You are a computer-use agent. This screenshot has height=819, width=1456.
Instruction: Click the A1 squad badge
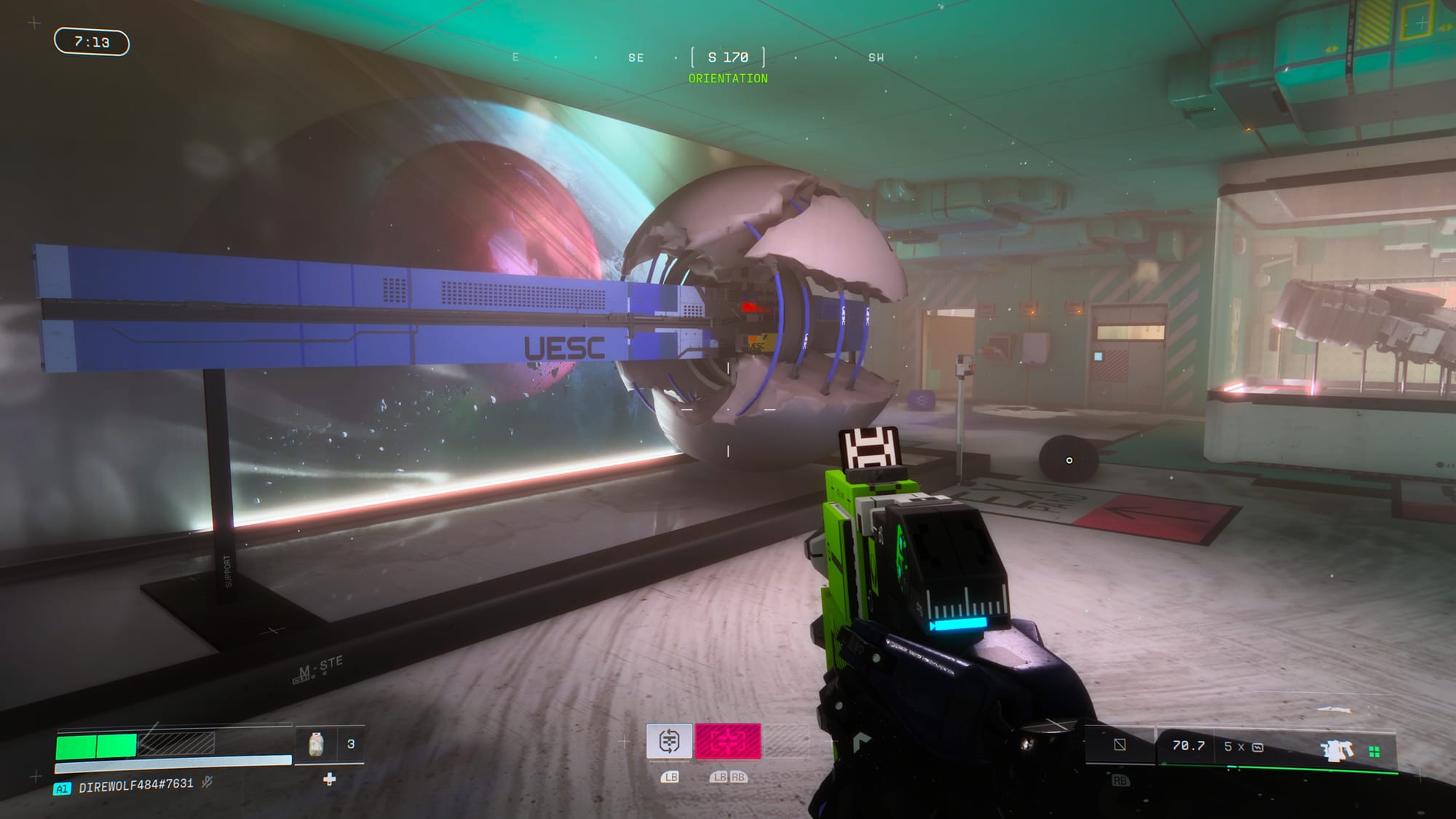62,788
